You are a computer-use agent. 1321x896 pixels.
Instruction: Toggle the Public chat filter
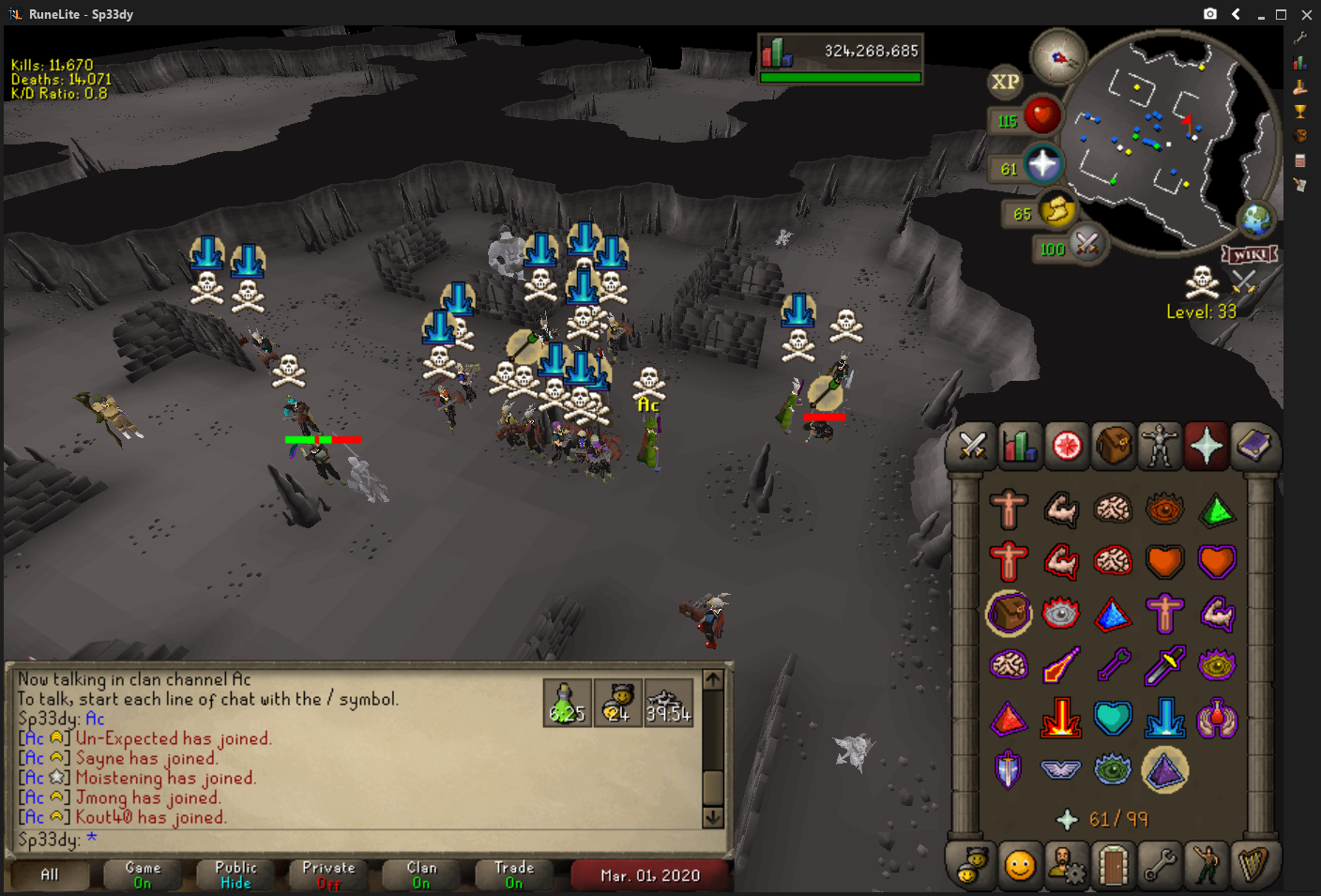(x=235, y=875)
